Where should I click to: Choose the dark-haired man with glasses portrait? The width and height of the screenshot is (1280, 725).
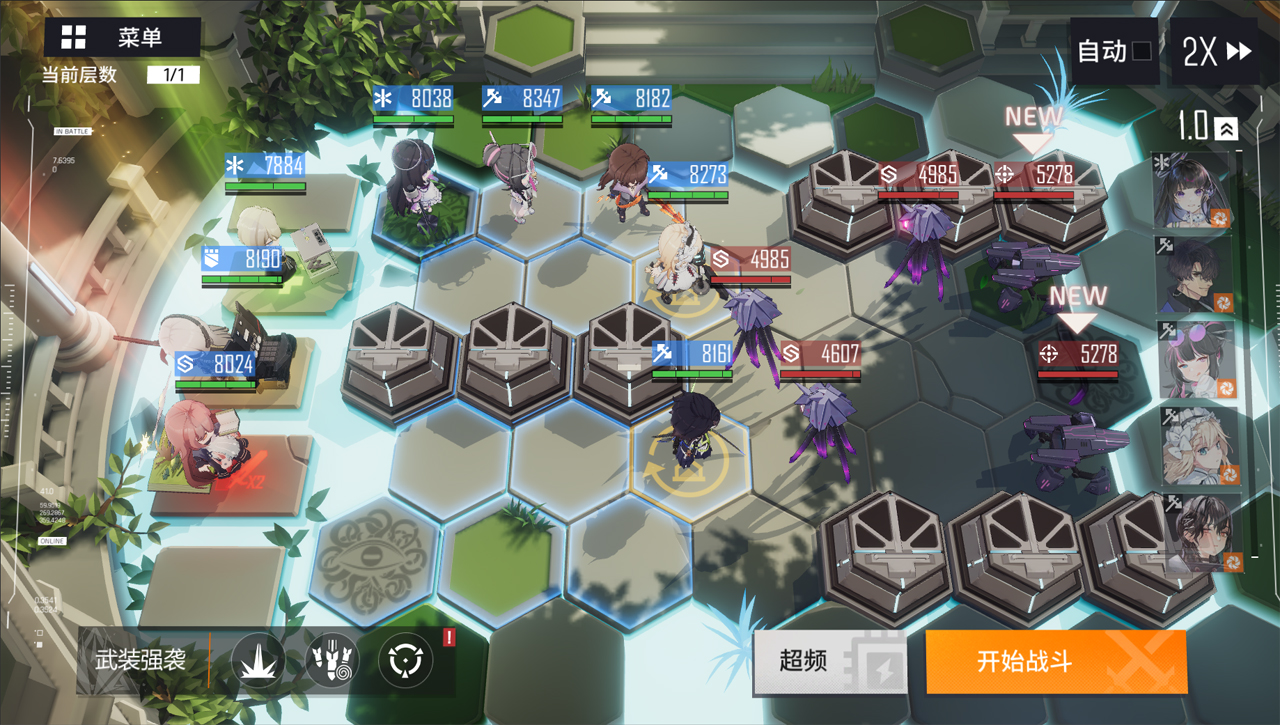tap(1194, 275)
